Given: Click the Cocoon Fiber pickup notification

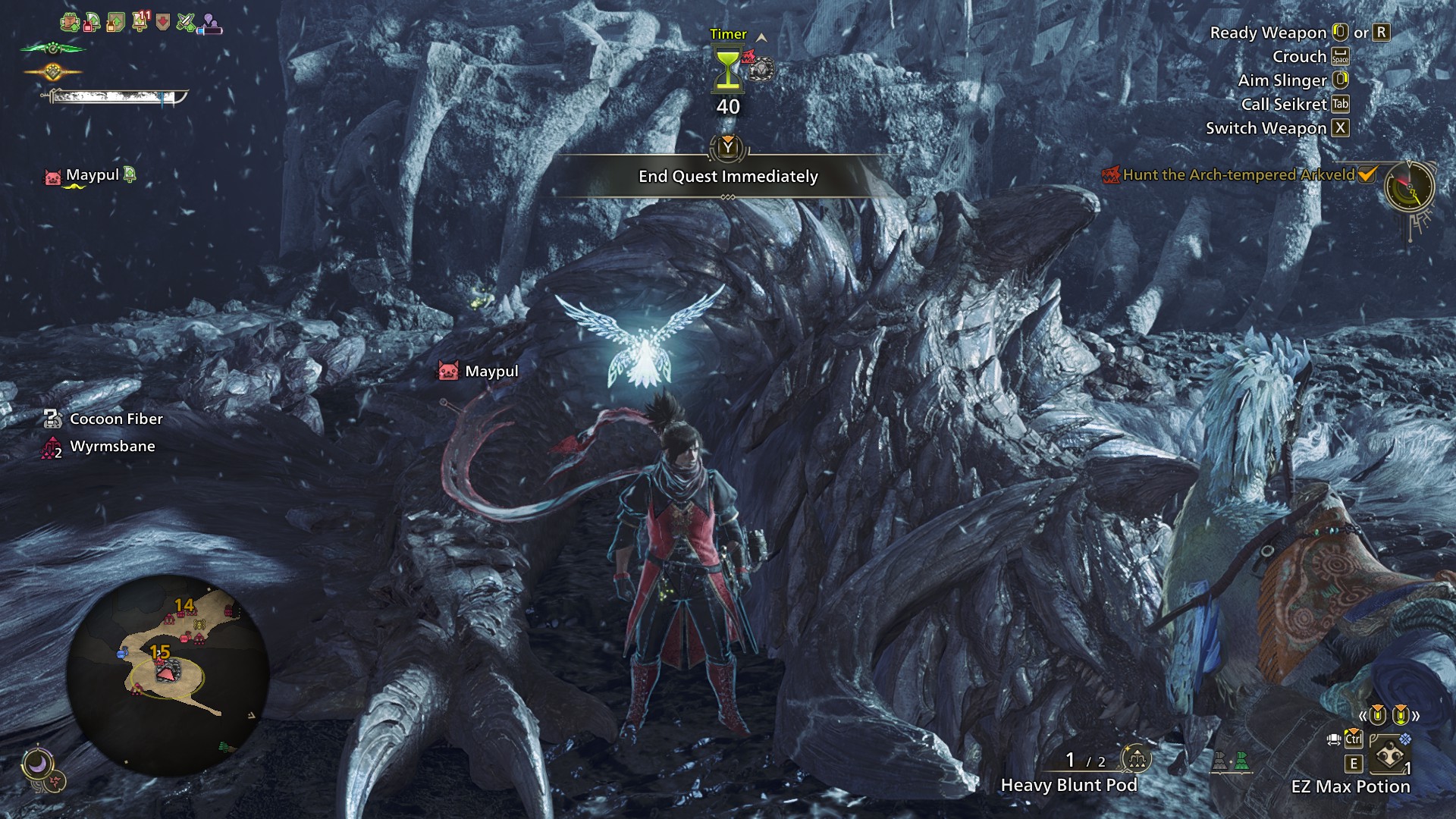Looking at the screenshot, I should 115,419.
